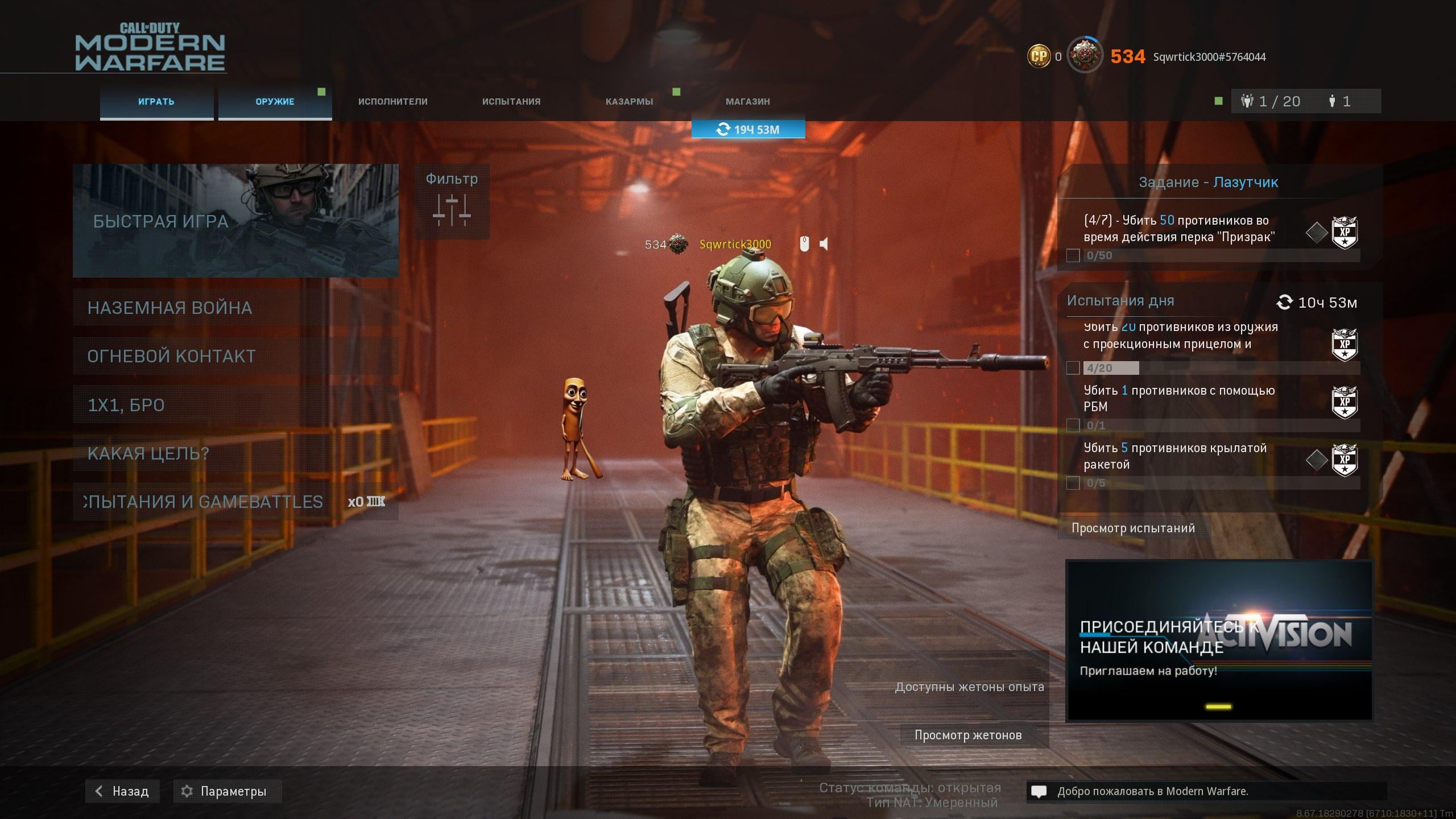Open the ОРУЖИЕ tab
Screen dimensions: 1456x819
point(275,102)
